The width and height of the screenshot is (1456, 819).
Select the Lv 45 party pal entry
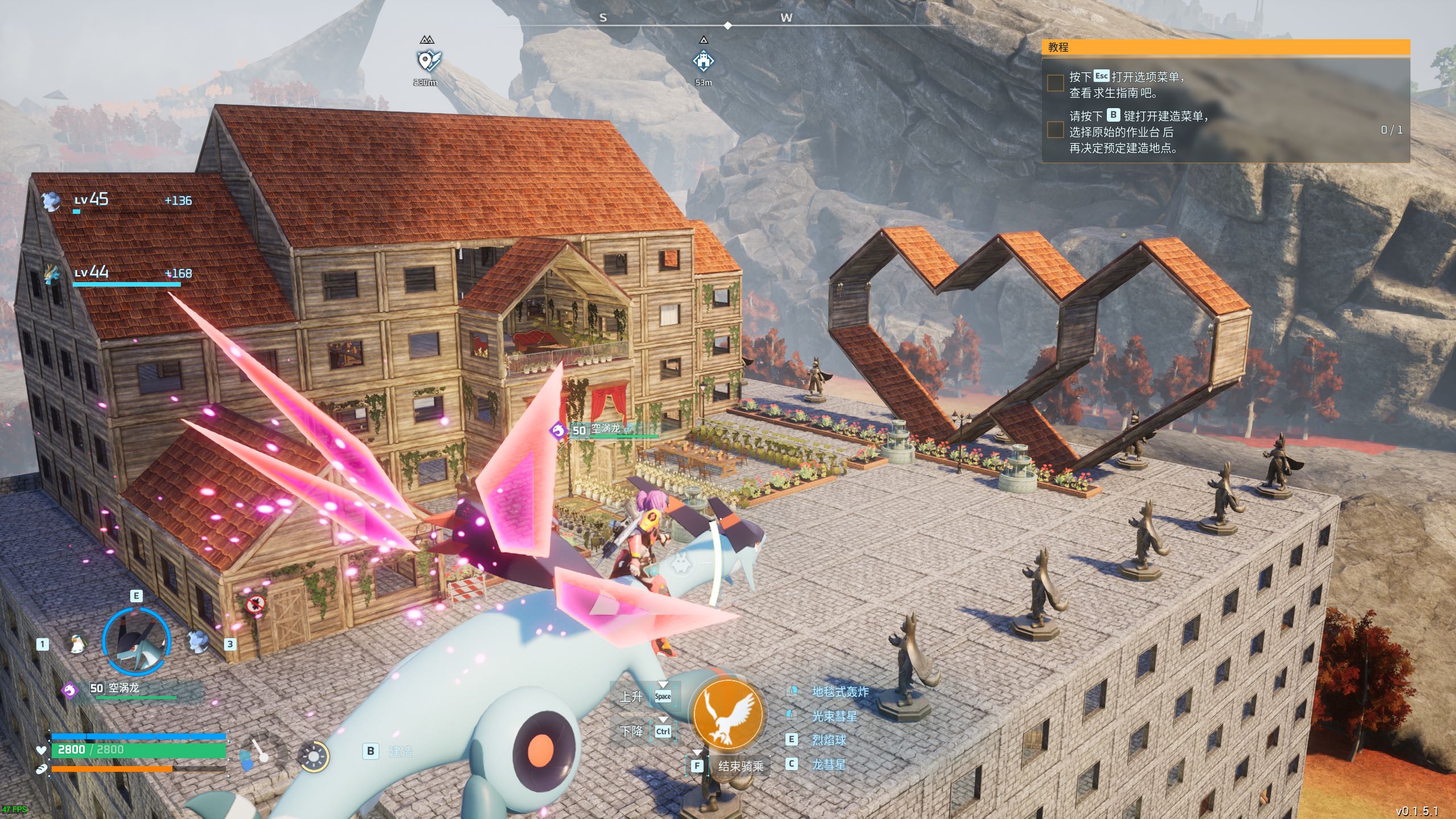click(91, 200)
